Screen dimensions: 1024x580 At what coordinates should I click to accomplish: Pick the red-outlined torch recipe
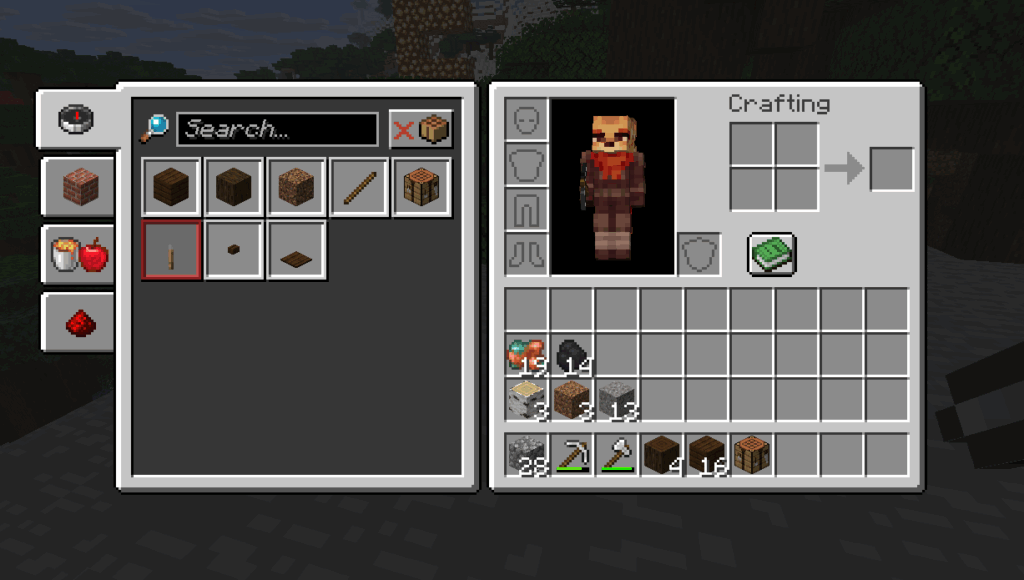pos(172,250)
